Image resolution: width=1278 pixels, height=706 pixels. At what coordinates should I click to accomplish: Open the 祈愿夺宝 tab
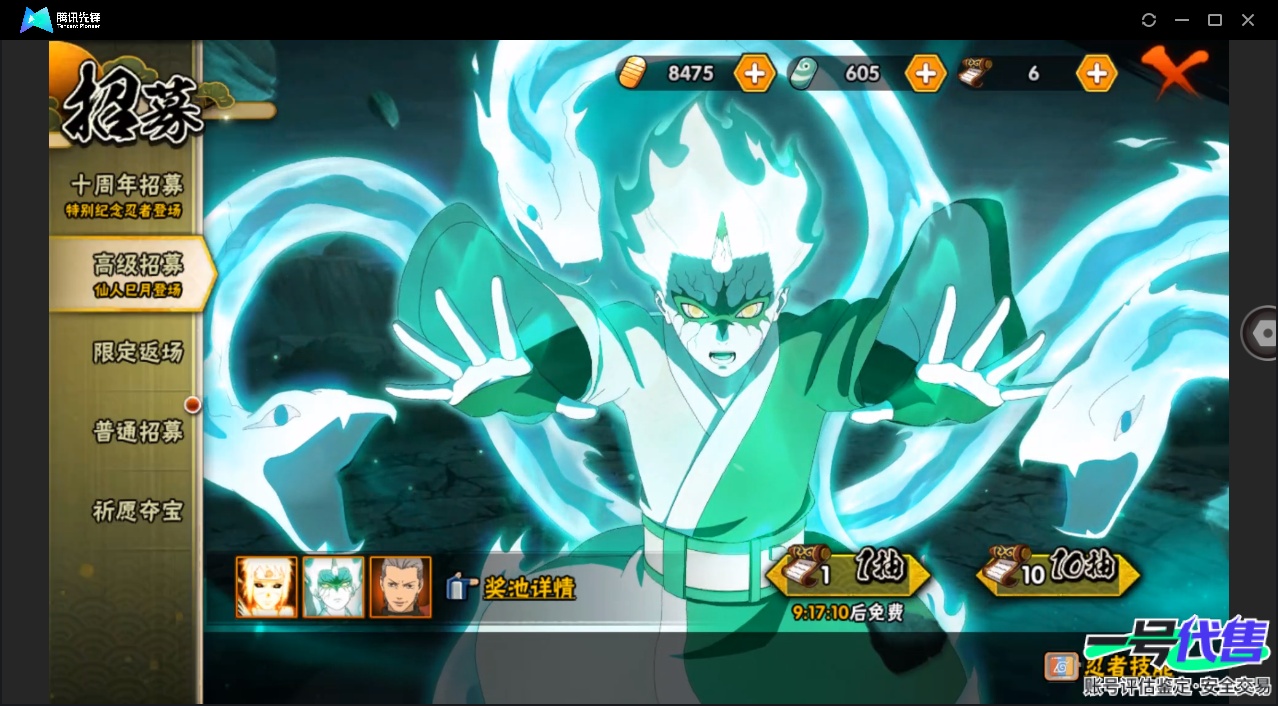click(137, 510)
